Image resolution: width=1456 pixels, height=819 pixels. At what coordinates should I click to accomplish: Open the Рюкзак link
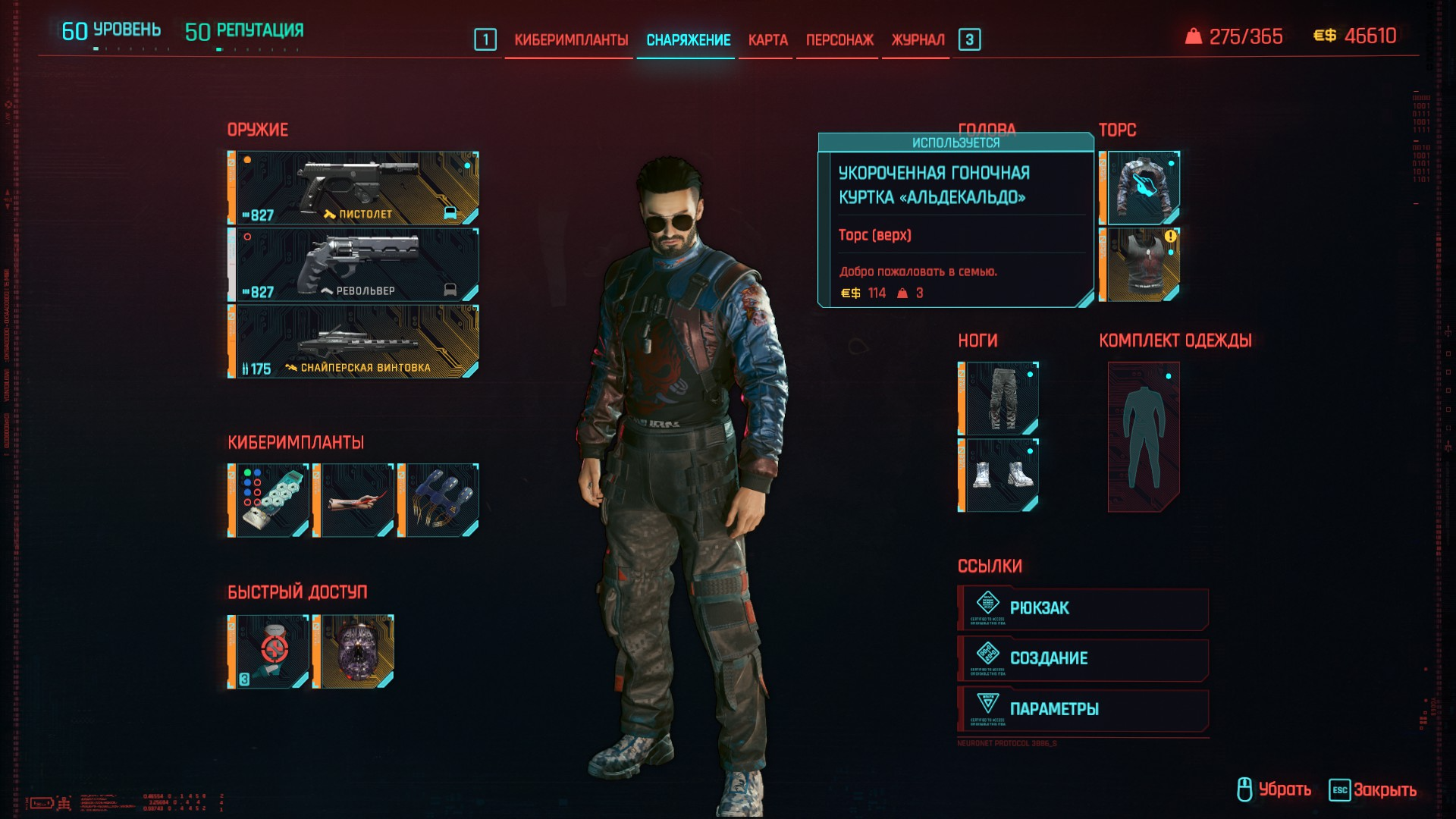tap(1083, 608)
